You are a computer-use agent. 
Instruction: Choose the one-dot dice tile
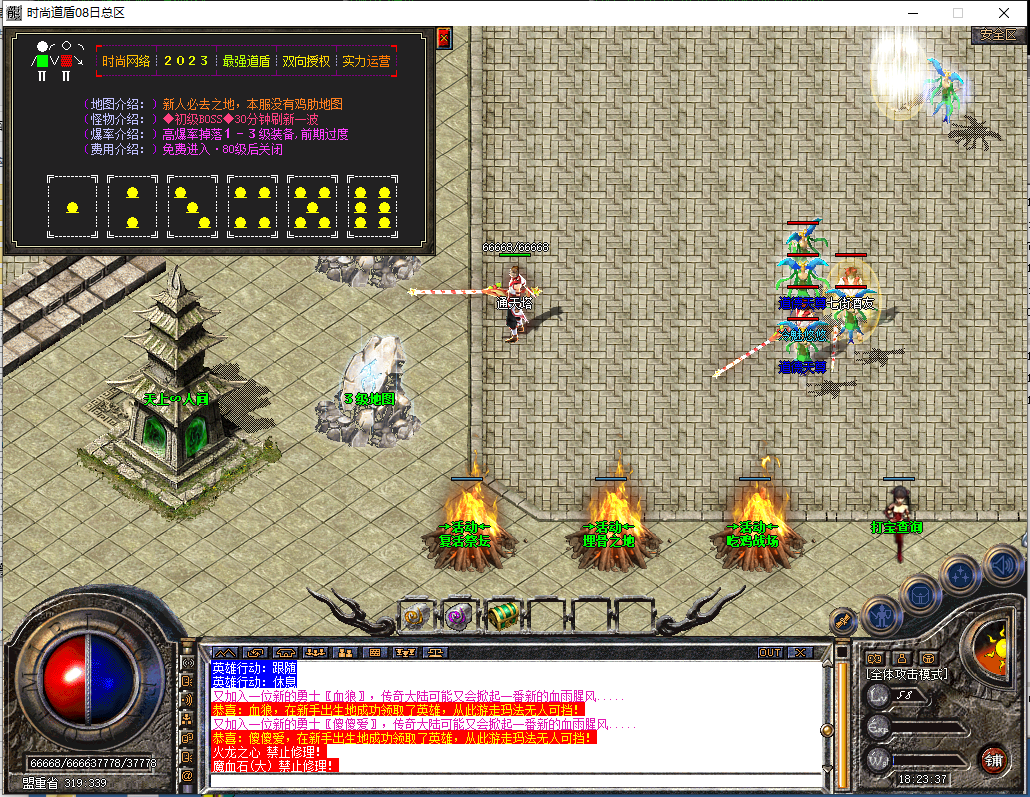point(72,206)
